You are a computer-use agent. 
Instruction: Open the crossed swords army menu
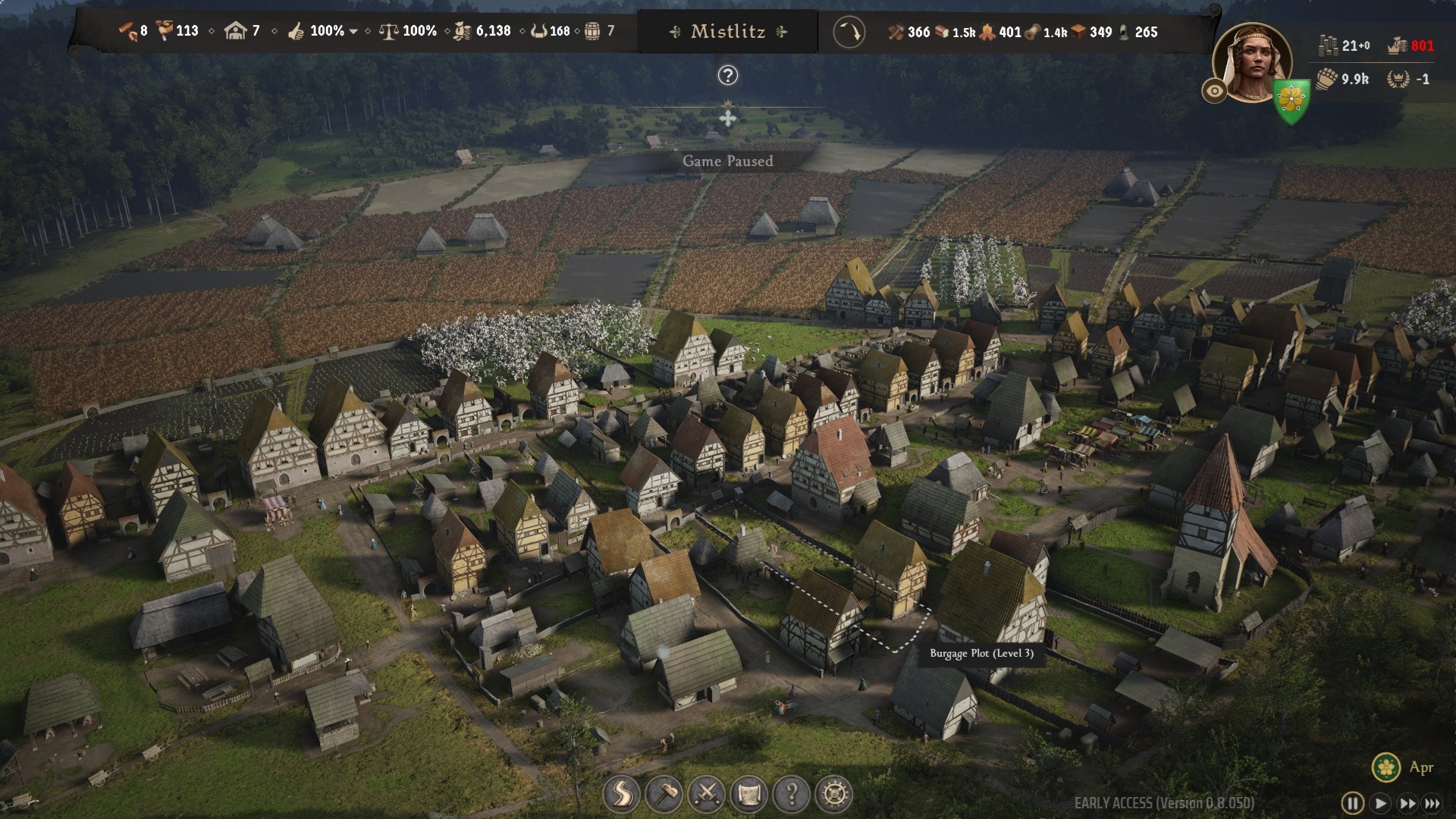point(706,794)
